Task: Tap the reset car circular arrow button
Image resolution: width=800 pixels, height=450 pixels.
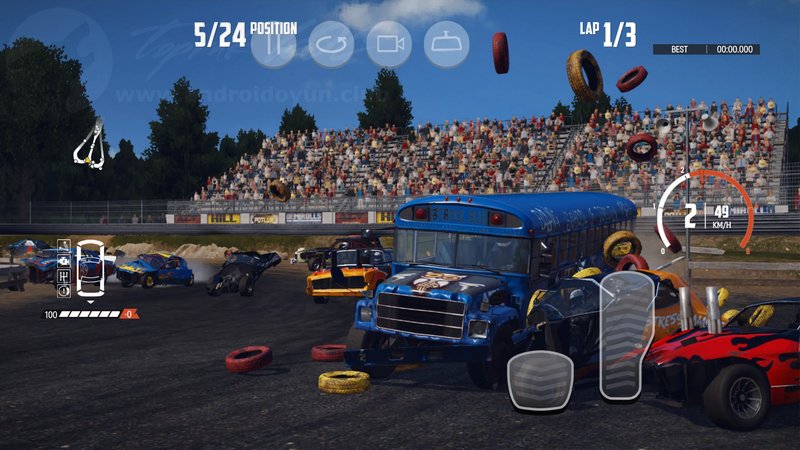Action: tap(331, 44)
